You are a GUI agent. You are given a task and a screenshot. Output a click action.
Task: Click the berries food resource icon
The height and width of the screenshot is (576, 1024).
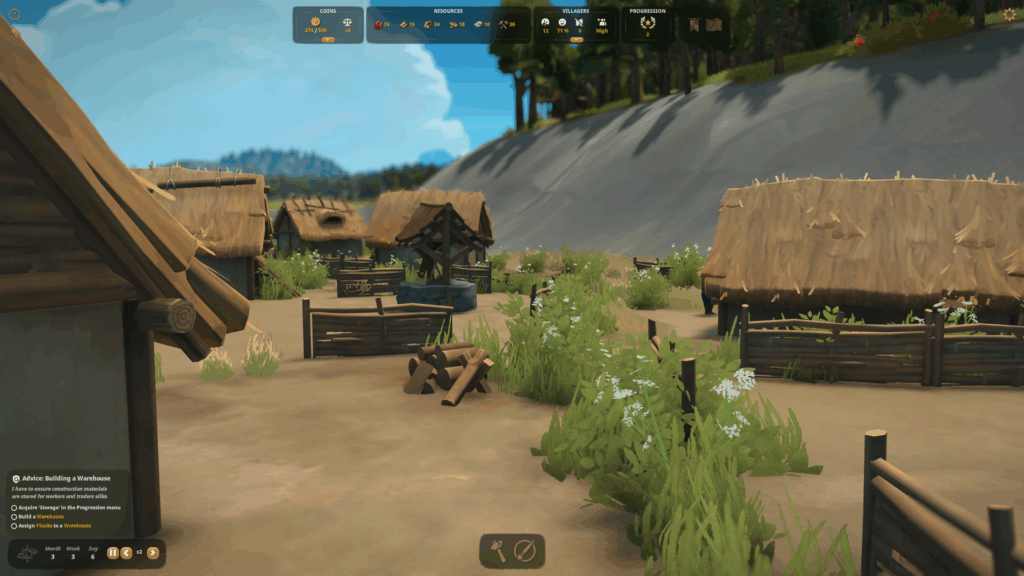pos(379,24)
